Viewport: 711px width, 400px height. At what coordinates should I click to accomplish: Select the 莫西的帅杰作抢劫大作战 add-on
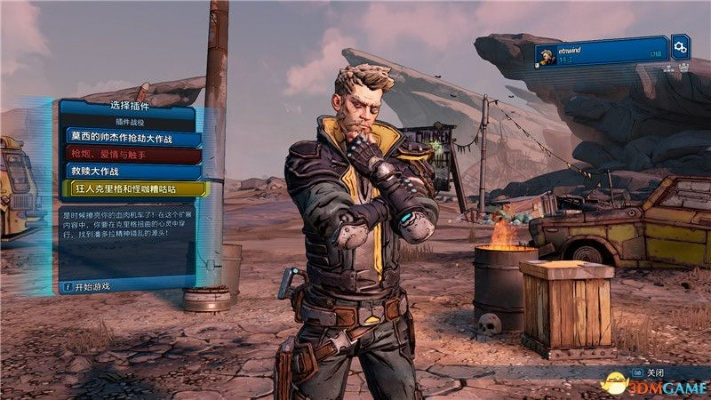[x=133, y=137]
